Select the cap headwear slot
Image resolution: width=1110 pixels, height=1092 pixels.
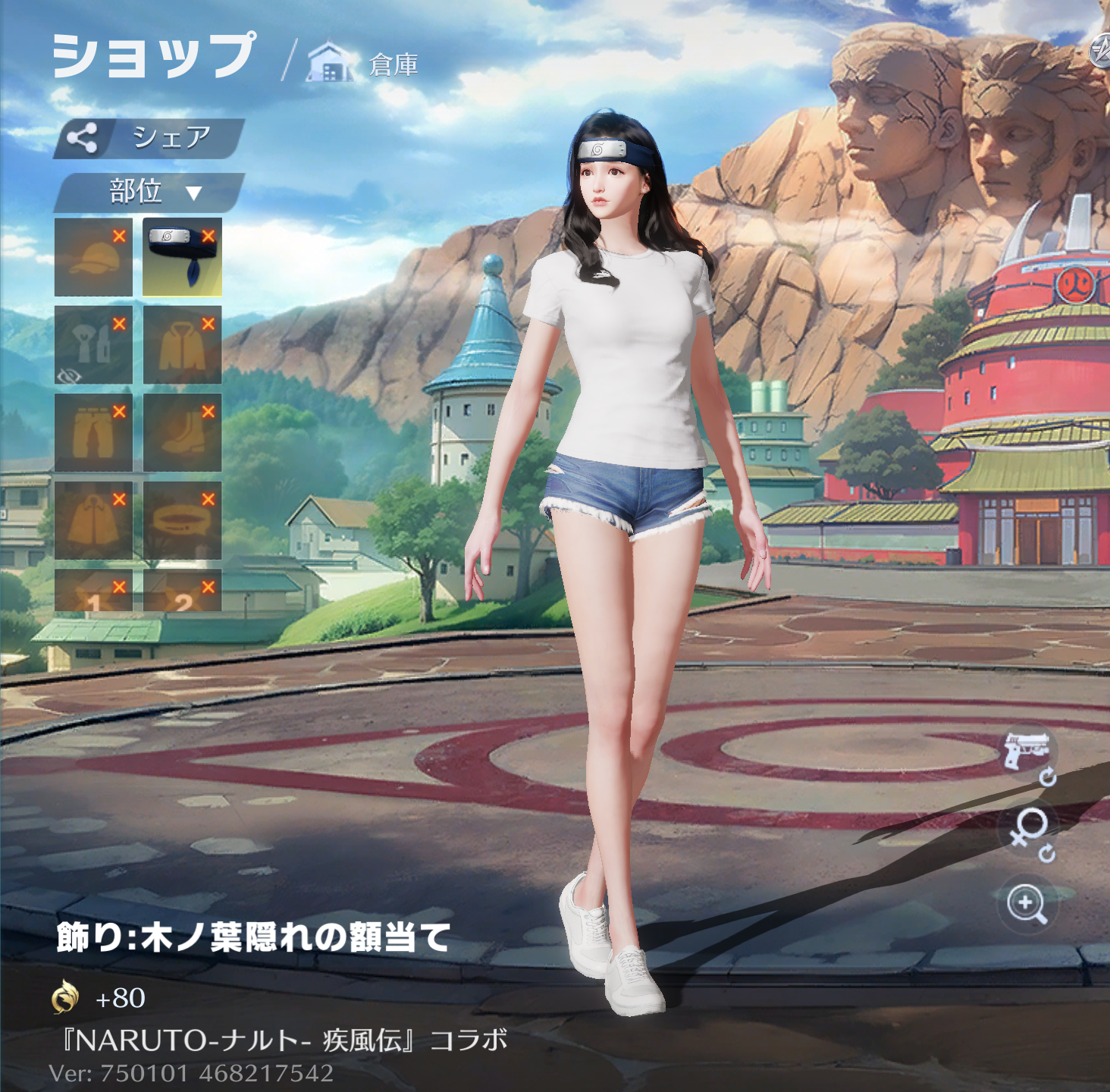pyautogui.click(x=93, y=257)
